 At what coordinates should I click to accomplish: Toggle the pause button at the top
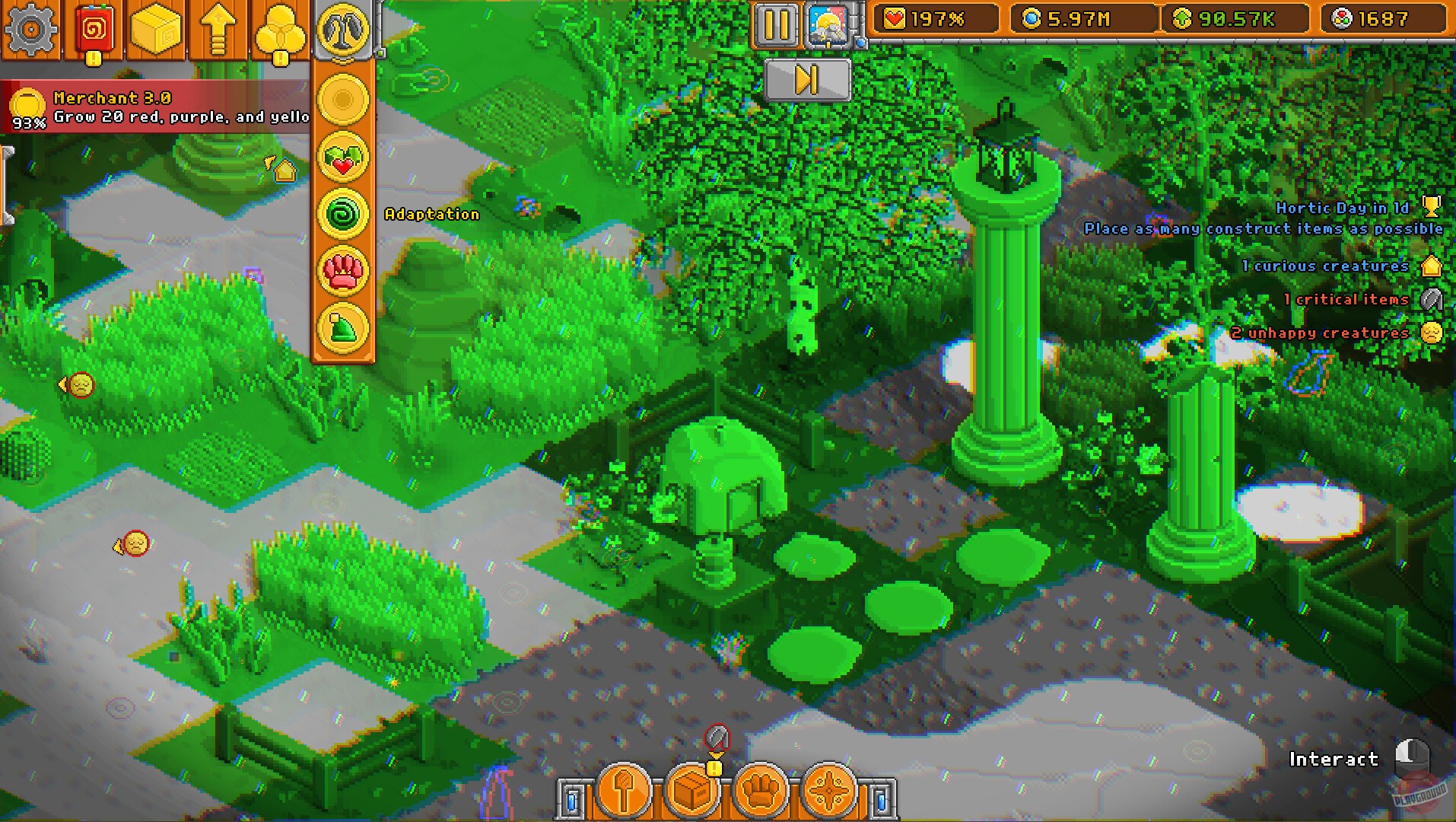775,24
